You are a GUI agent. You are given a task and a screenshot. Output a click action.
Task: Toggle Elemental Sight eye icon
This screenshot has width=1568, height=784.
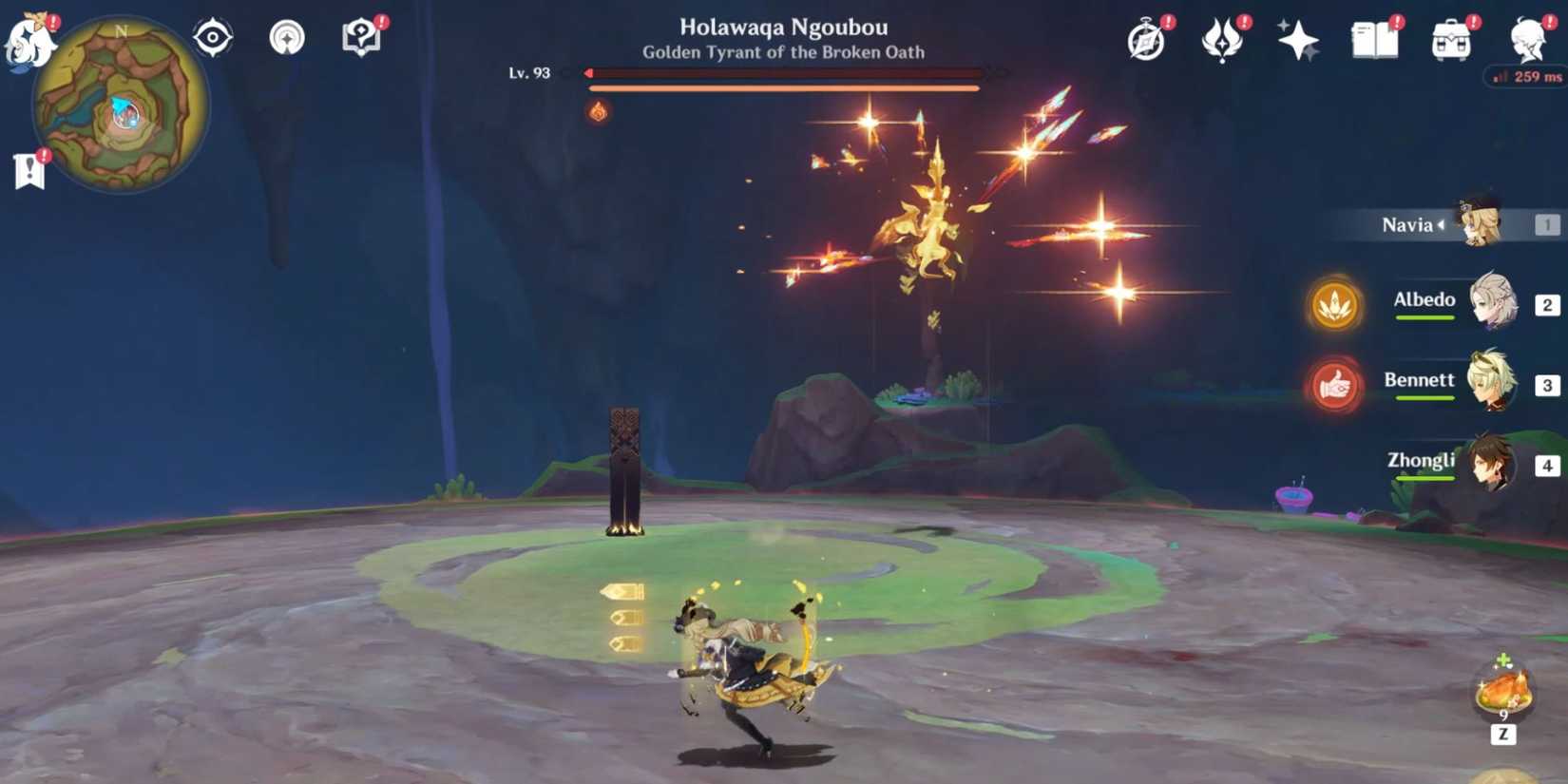(213, 36)
